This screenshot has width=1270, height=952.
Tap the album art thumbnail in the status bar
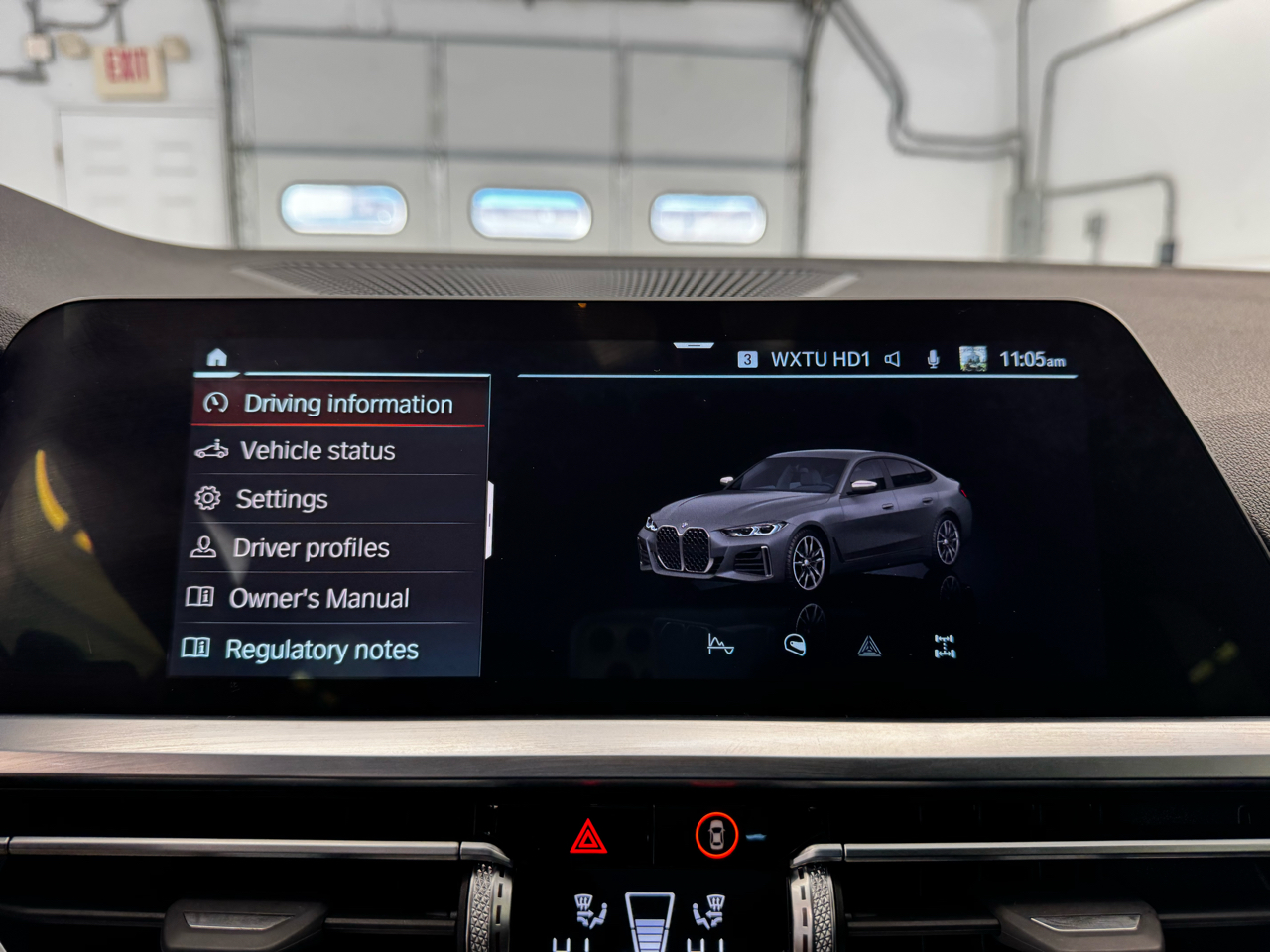point(973,357)
